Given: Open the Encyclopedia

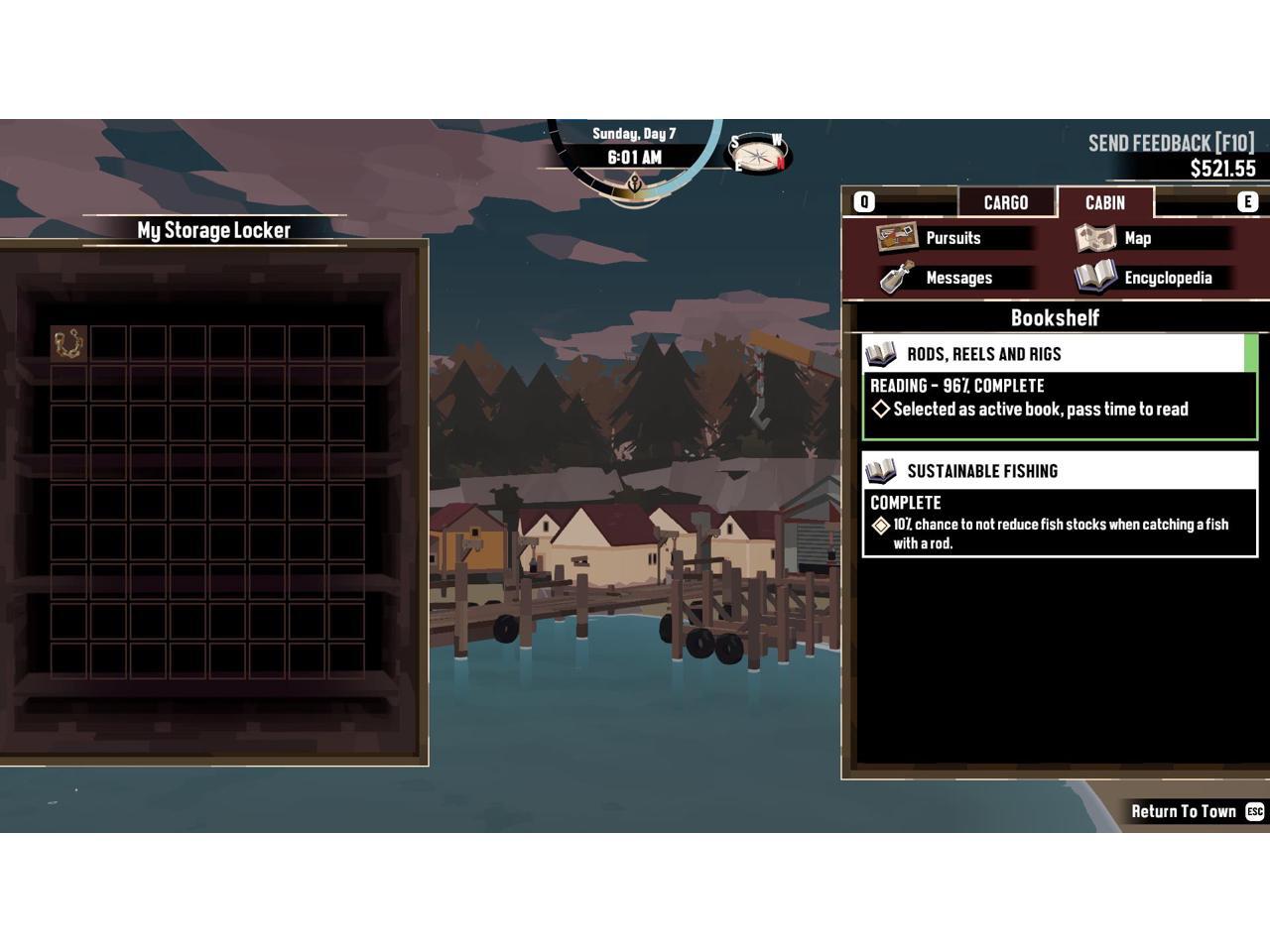Looking at the screenshot, I should coord(1166,278).
